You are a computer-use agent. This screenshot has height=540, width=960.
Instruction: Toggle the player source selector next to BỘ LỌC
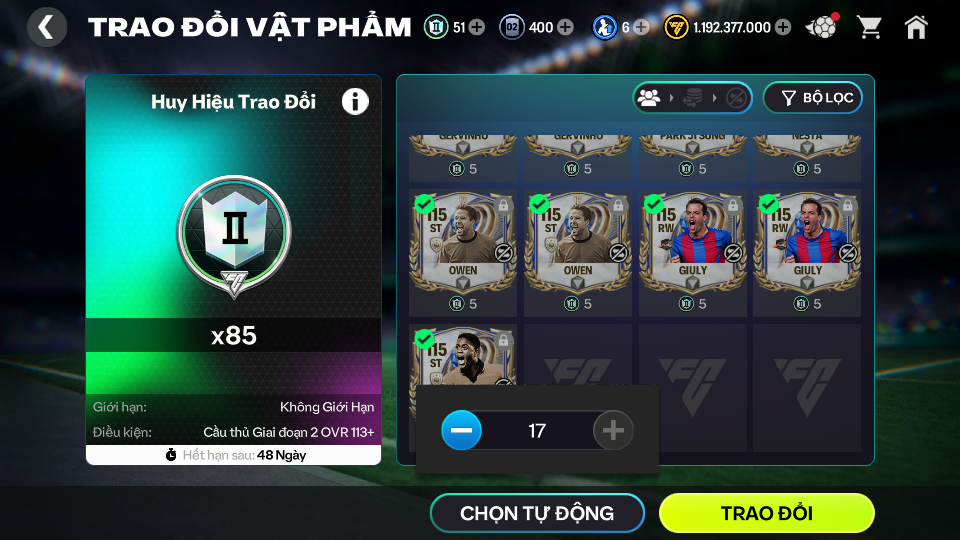click(692, 97)
